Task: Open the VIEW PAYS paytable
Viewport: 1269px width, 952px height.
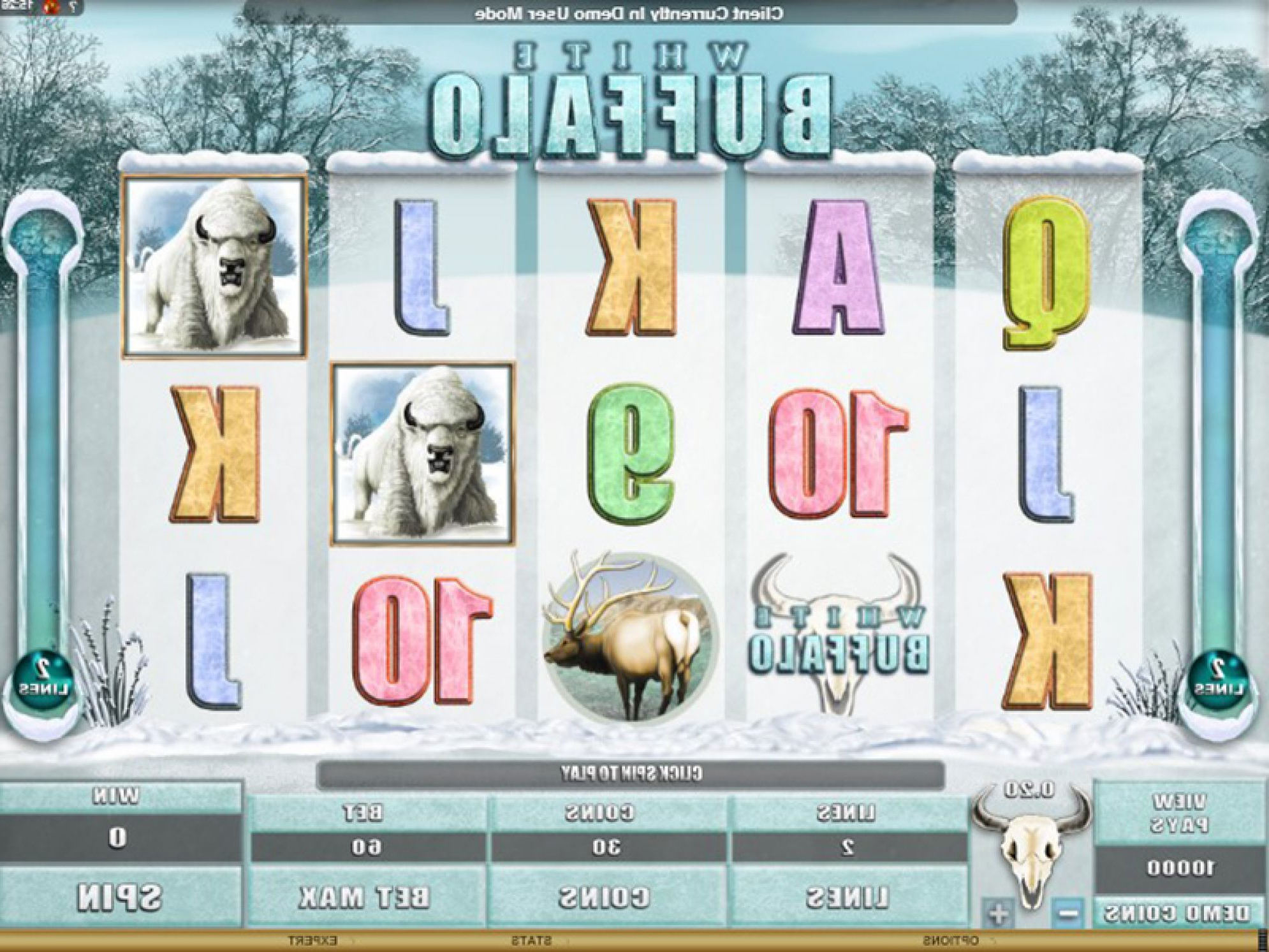Action: click(1180, 813)
